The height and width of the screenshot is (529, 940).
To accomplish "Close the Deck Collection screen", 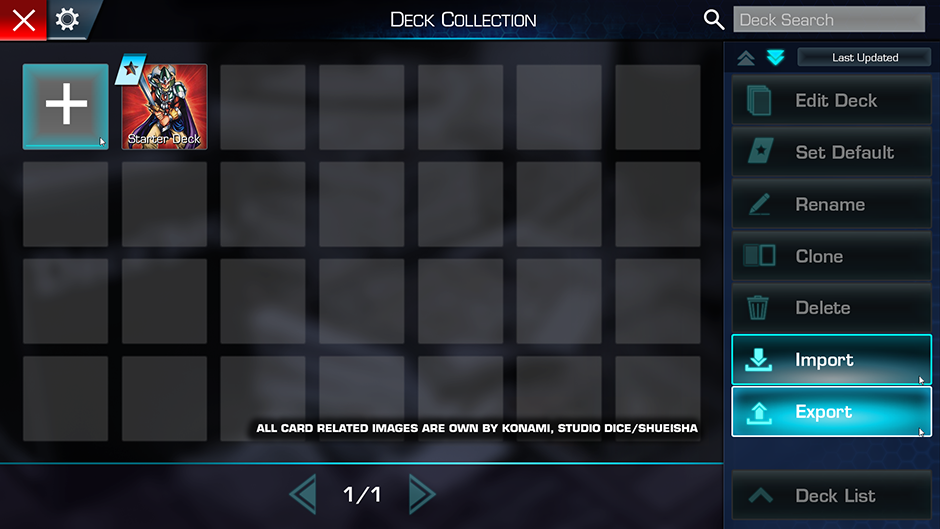I will (23, 20).
